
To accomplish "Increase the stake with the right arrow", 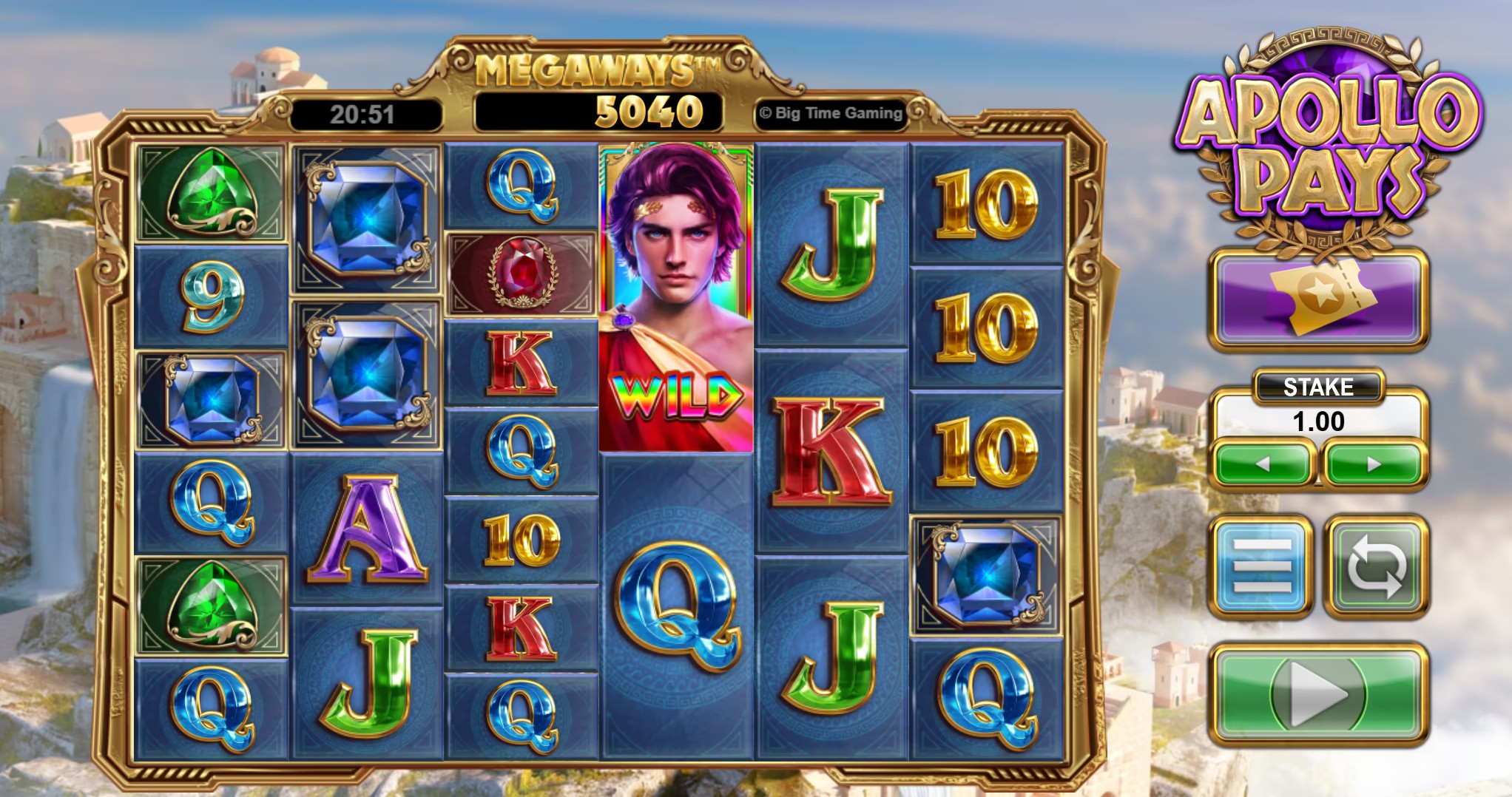I will (x=1374, y=464).
